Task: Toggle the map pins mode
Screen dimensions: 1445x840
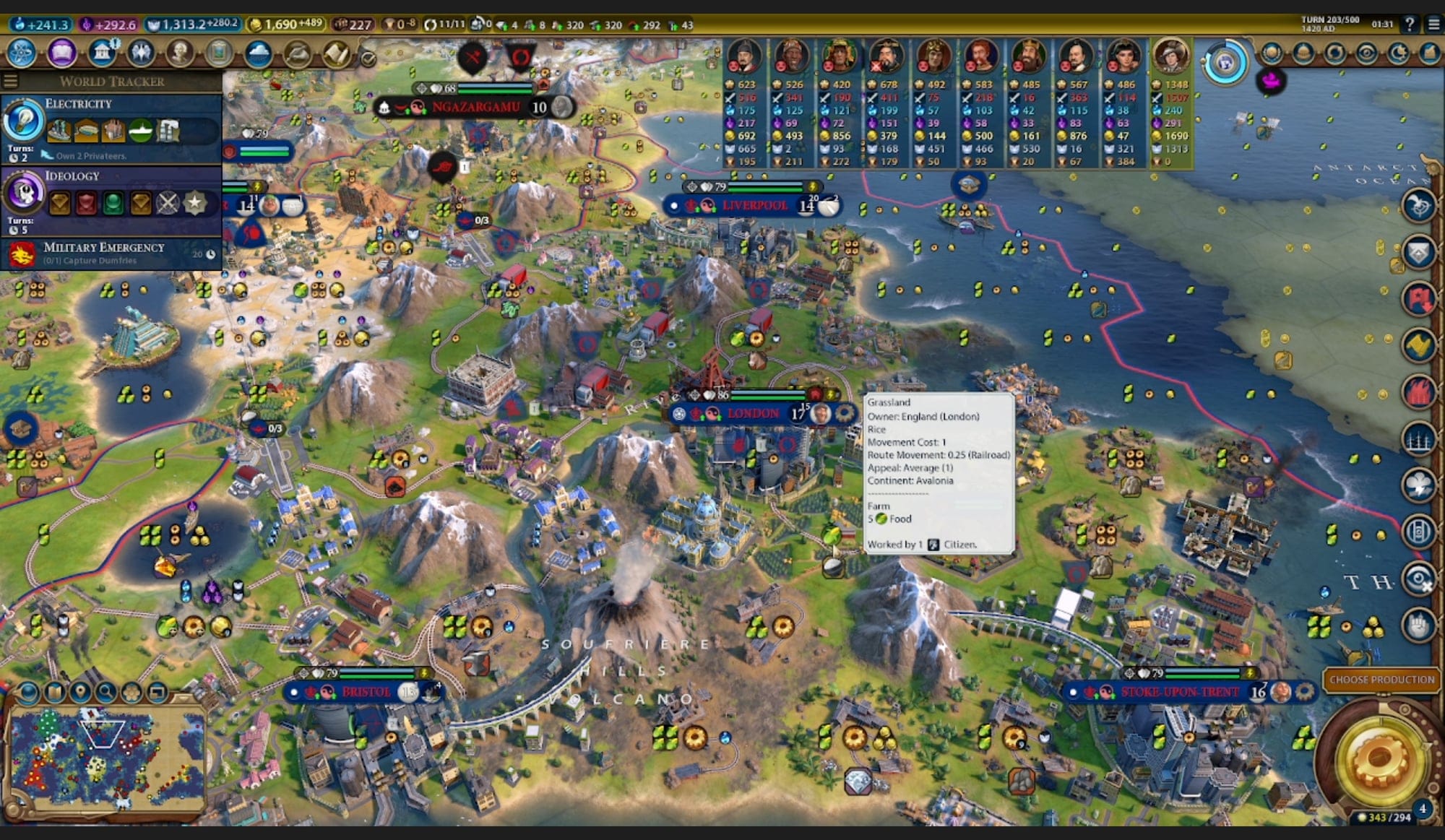Action: click(79, 693)
